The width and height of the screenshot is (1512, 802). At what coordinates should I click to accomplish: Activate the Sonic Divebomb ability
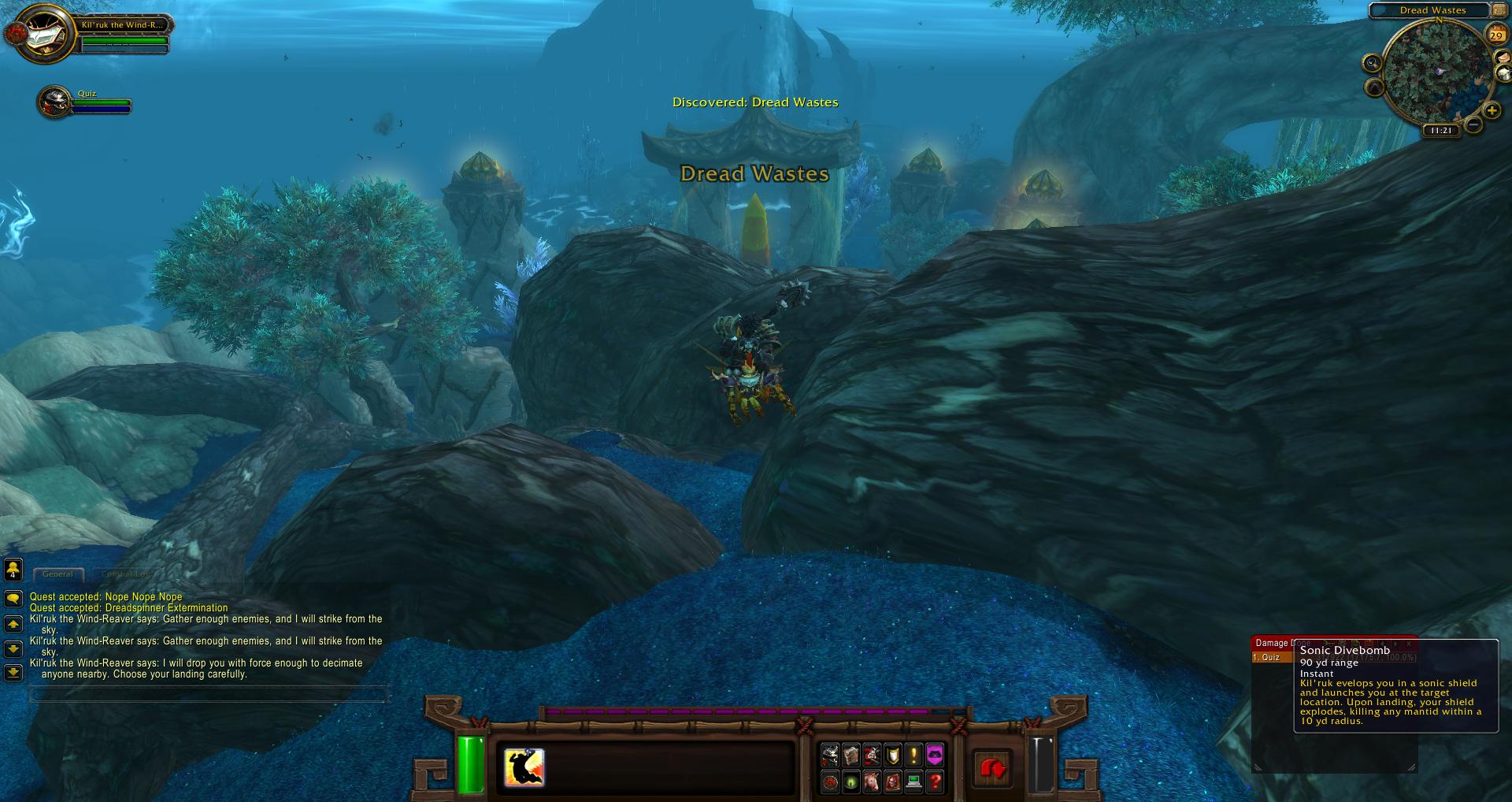click(524, 767)
